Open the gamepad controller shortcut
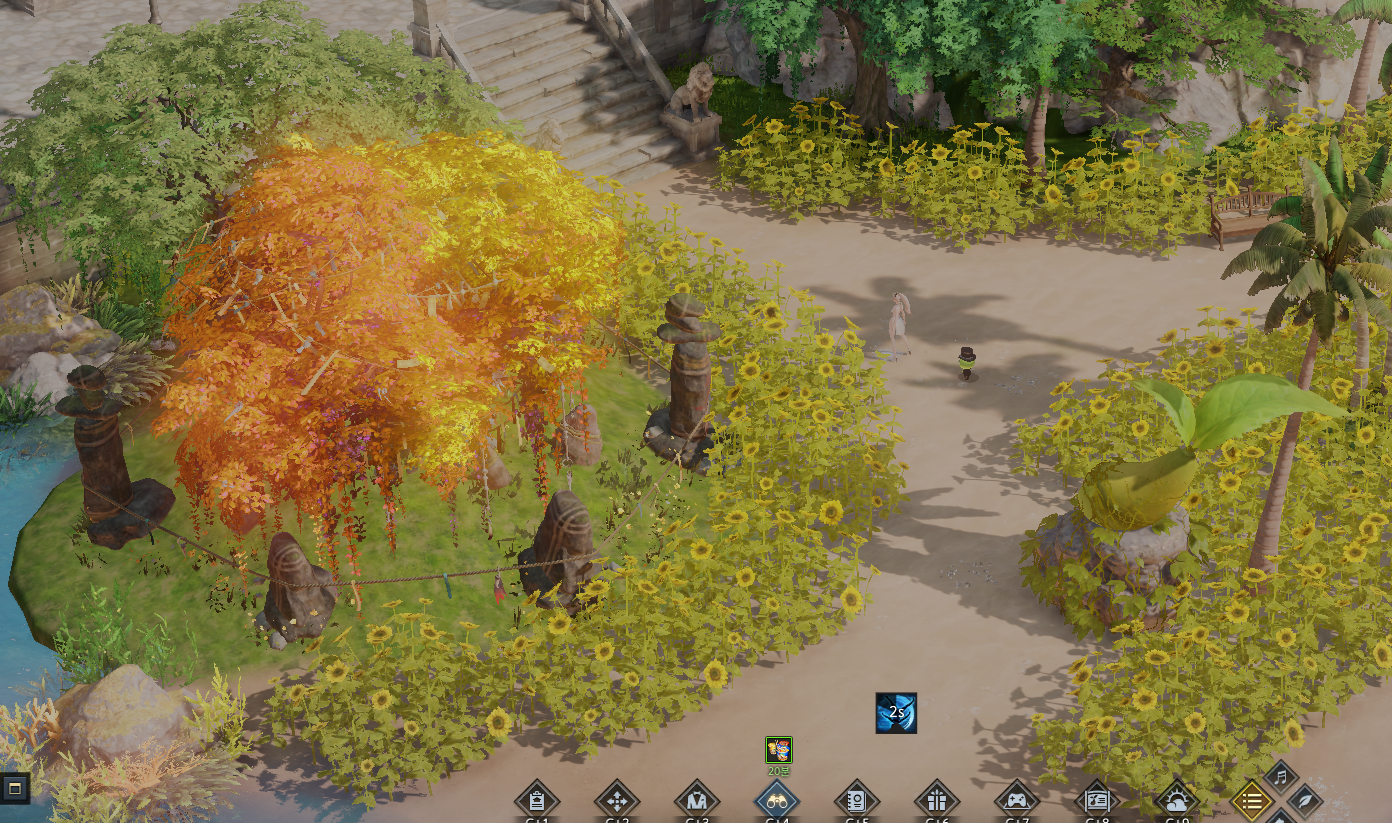Screen dimensions: 1392x823 [x=1017, y=801]
